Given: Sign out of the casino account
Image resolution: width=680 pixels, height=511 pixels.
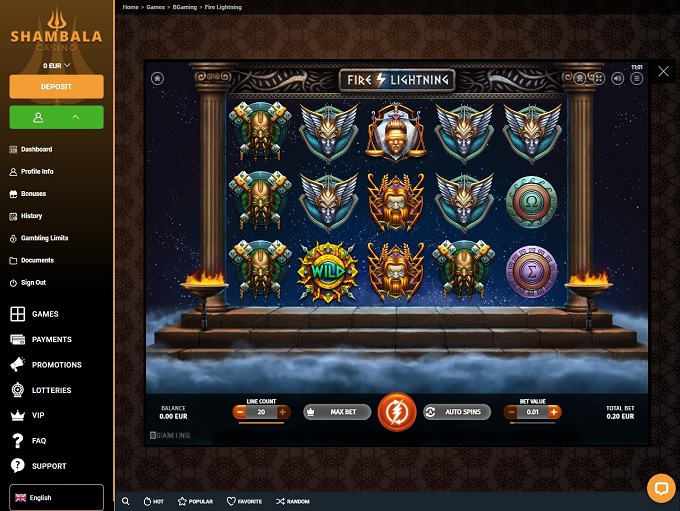Looking at the screenshot, I should point(33,283).
